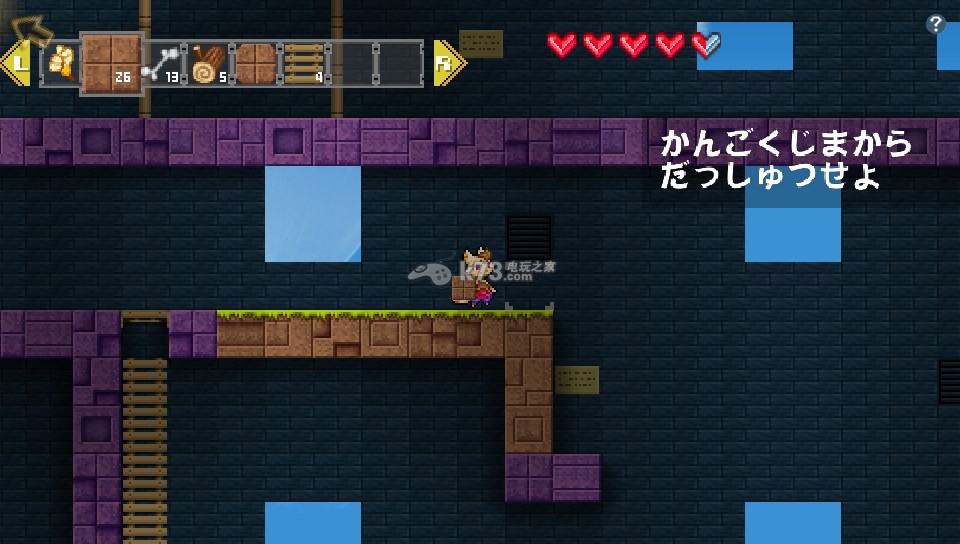
Task: Choose the dirt block stack of 26
Action: tap(111, 64)
